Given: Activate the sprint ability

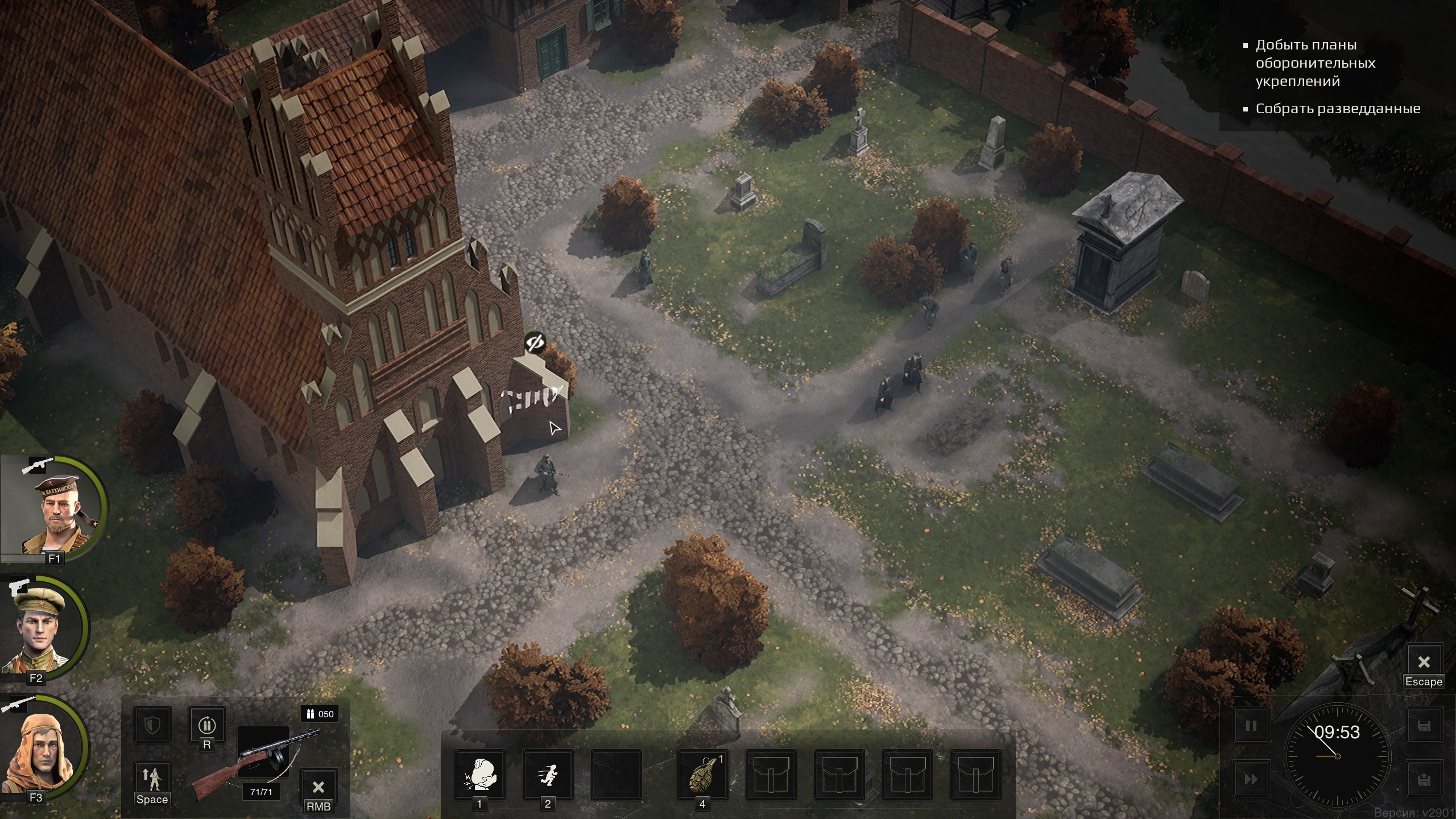Looking at the screenshot, I should [x=548, y=775].
